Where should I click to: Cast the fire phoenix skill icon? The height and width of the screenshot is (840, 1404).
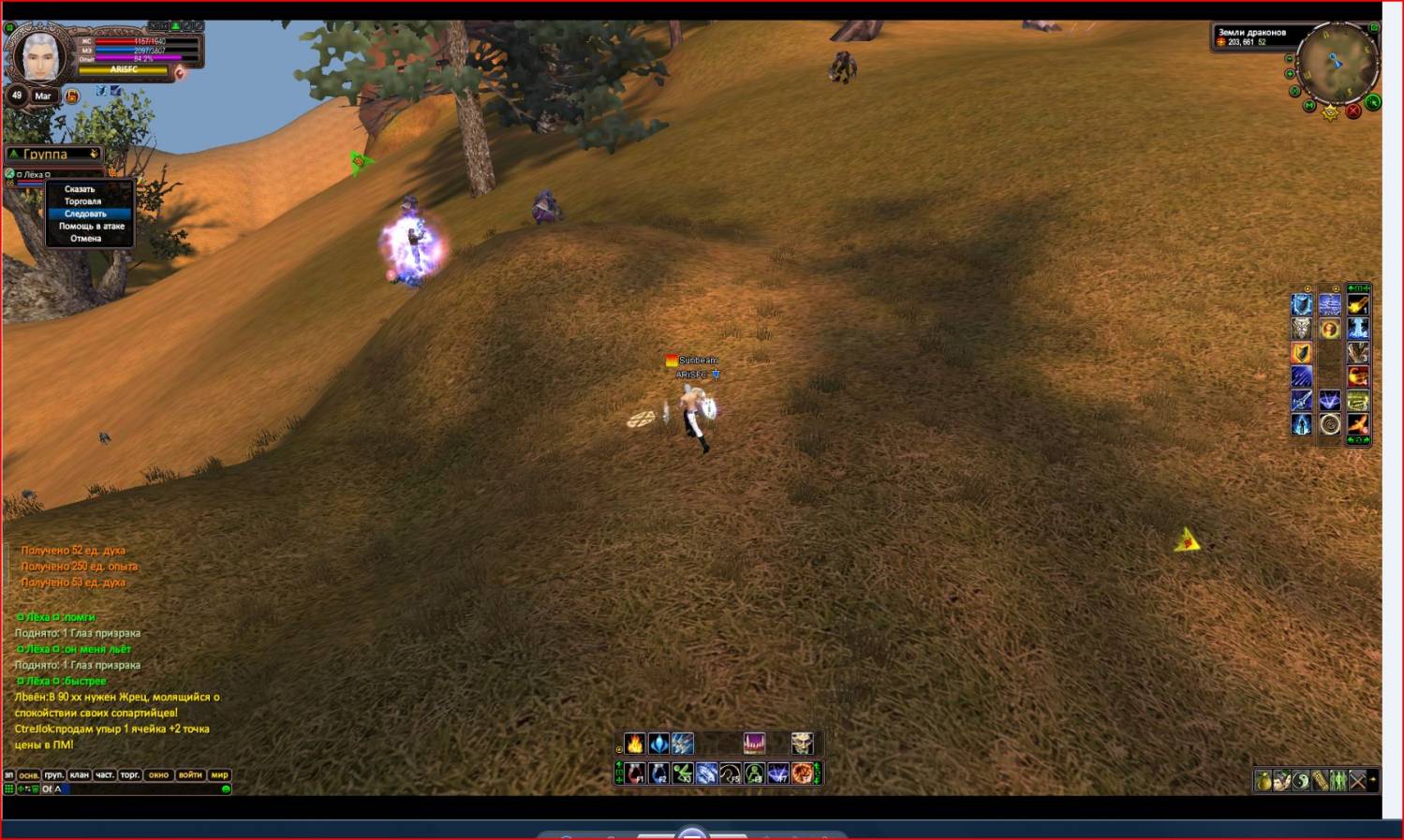1357,425
